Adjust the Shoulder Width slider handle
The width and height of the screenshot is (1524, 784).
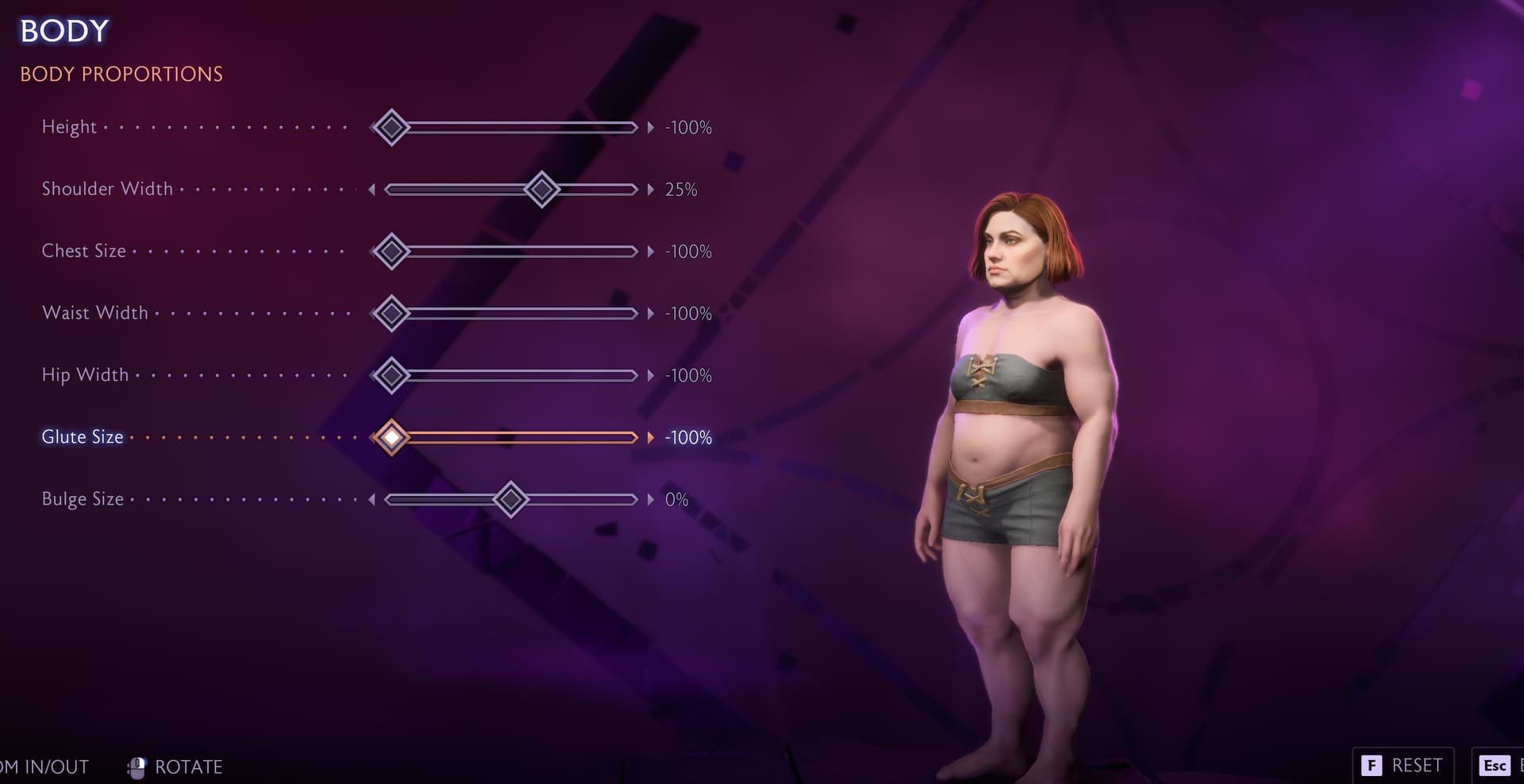click(x=542, y=190)
